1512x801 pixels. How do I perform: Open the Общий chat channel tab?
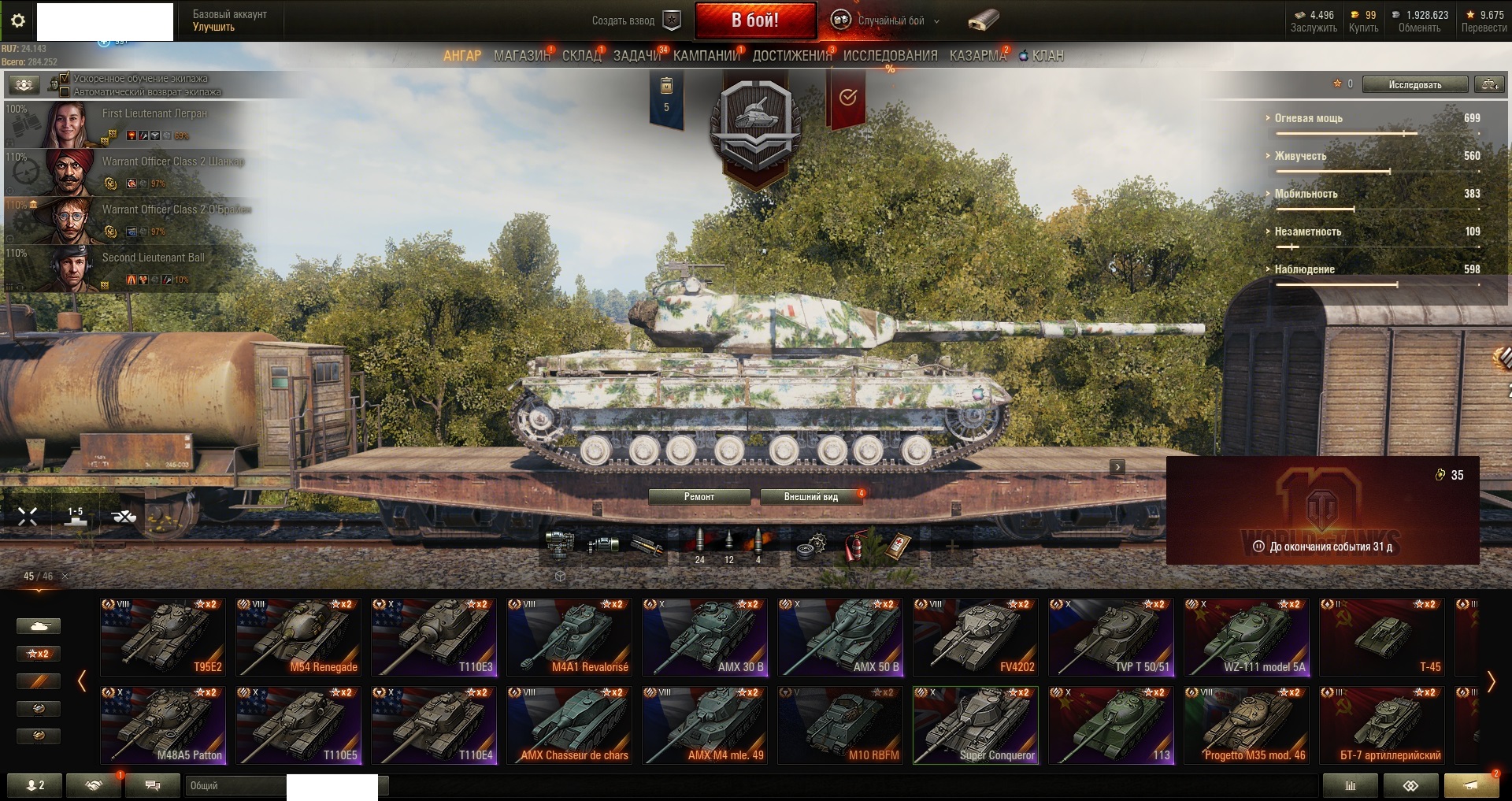tap(236, 785)
